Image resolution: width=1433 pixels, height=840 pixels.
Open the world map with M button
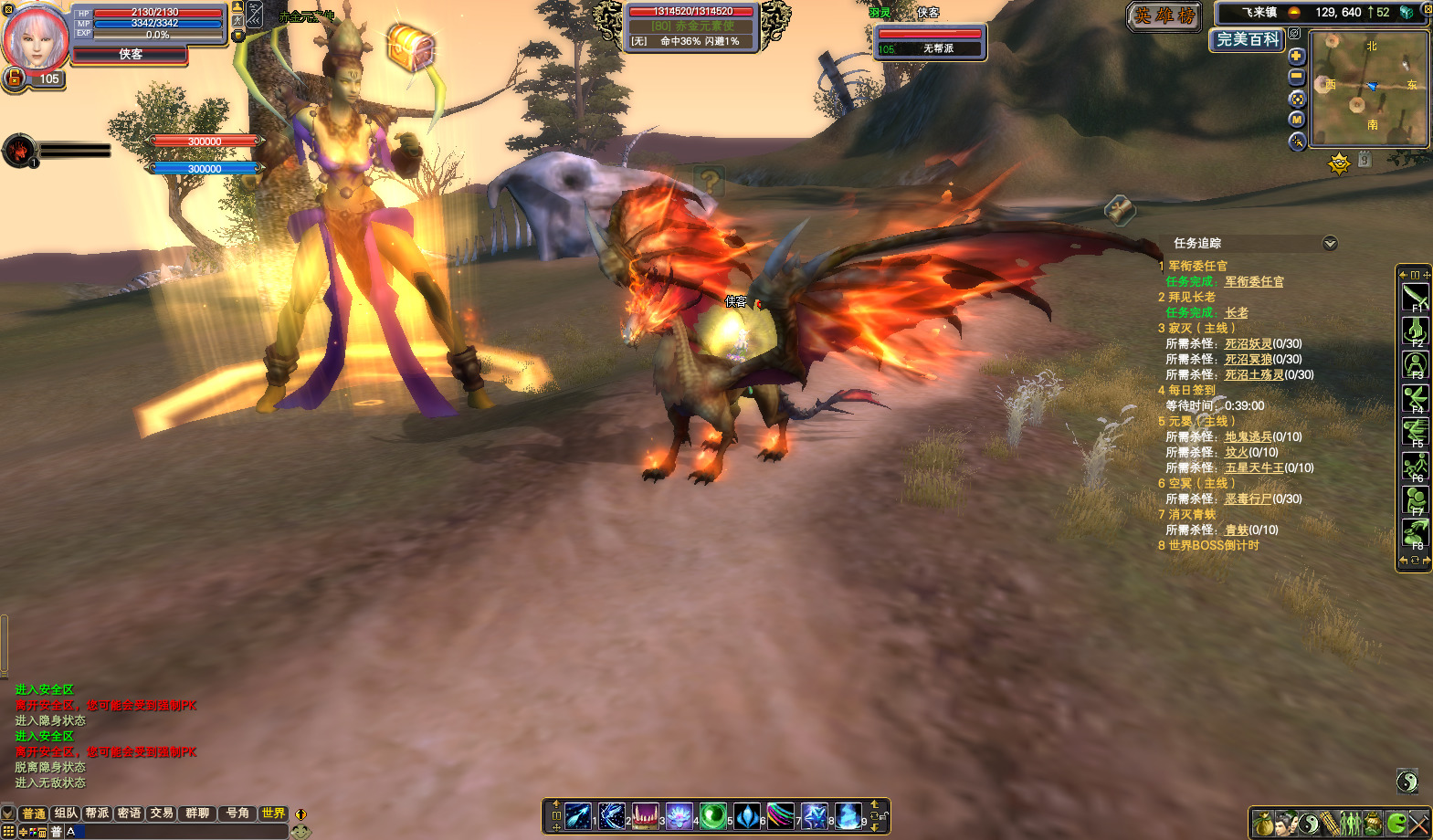point(1296,120)
